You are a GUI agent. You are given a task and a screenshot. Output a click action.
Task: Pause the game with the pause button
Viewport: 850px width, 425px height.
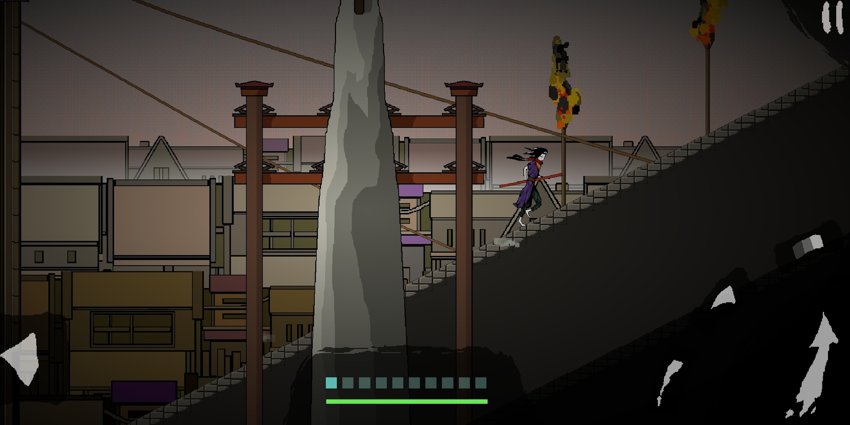(x=831, y=17)
